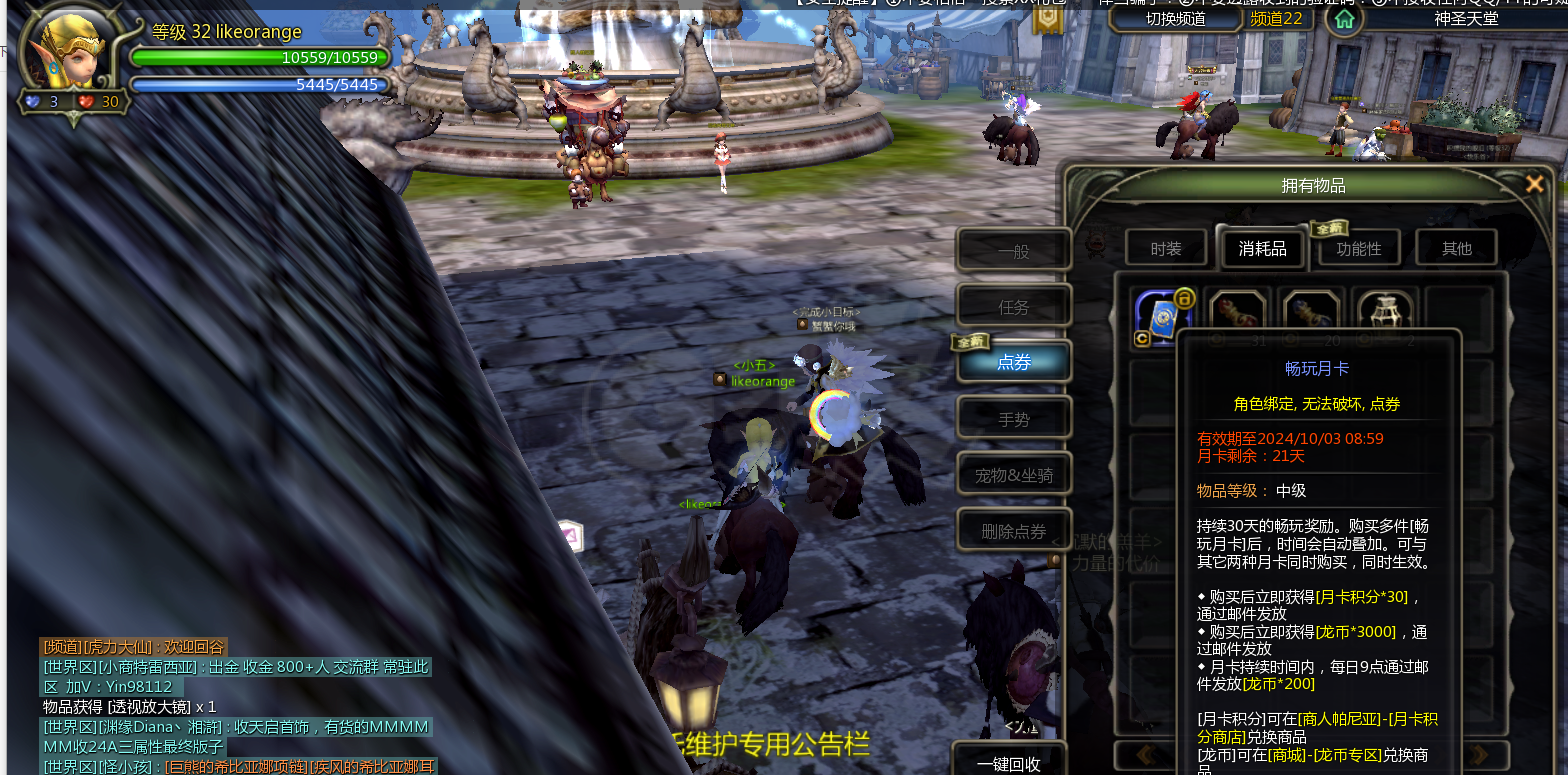The image size is (1568, 775).
Task: Open the 功能性 tab
Action: [x=1358, y=248]
